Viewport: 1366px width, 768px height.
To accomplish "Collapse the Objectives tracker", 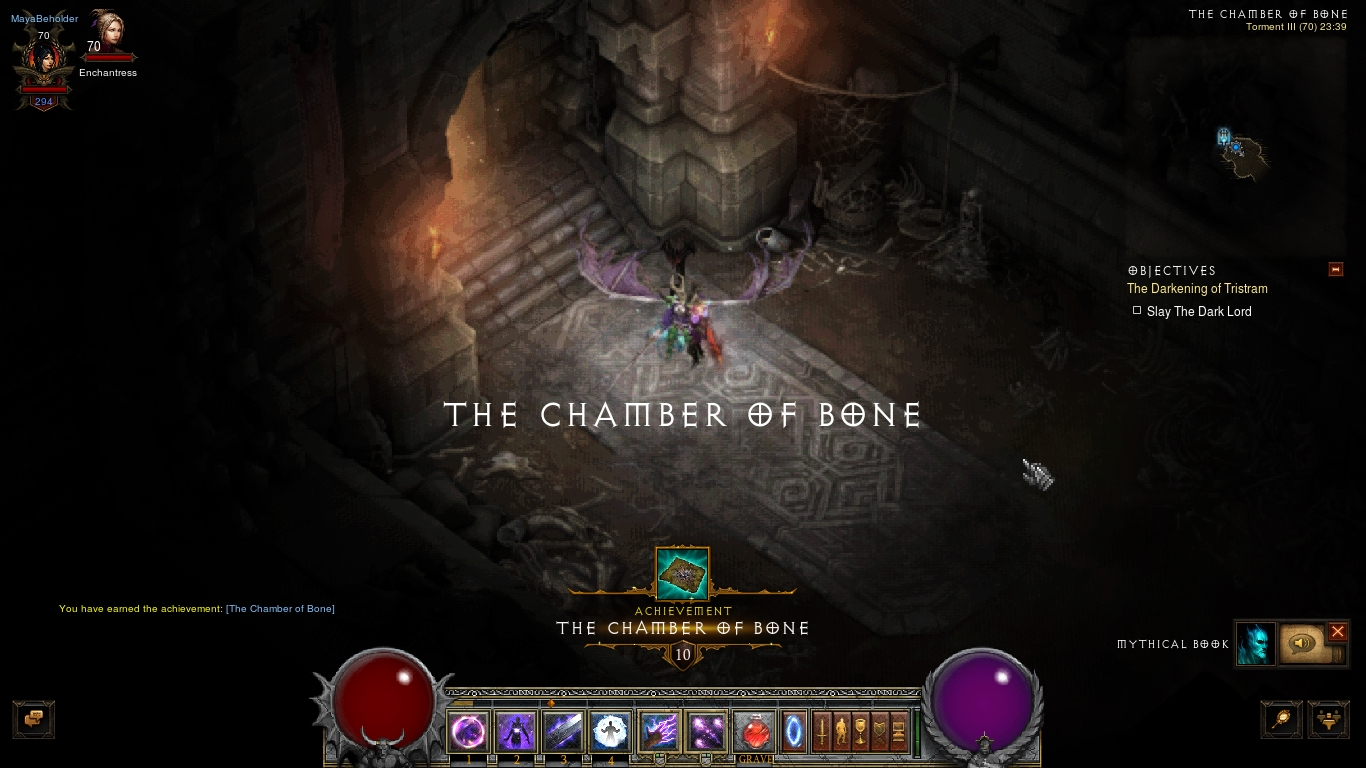I will pyautogui.click(x=1335, y=270).
